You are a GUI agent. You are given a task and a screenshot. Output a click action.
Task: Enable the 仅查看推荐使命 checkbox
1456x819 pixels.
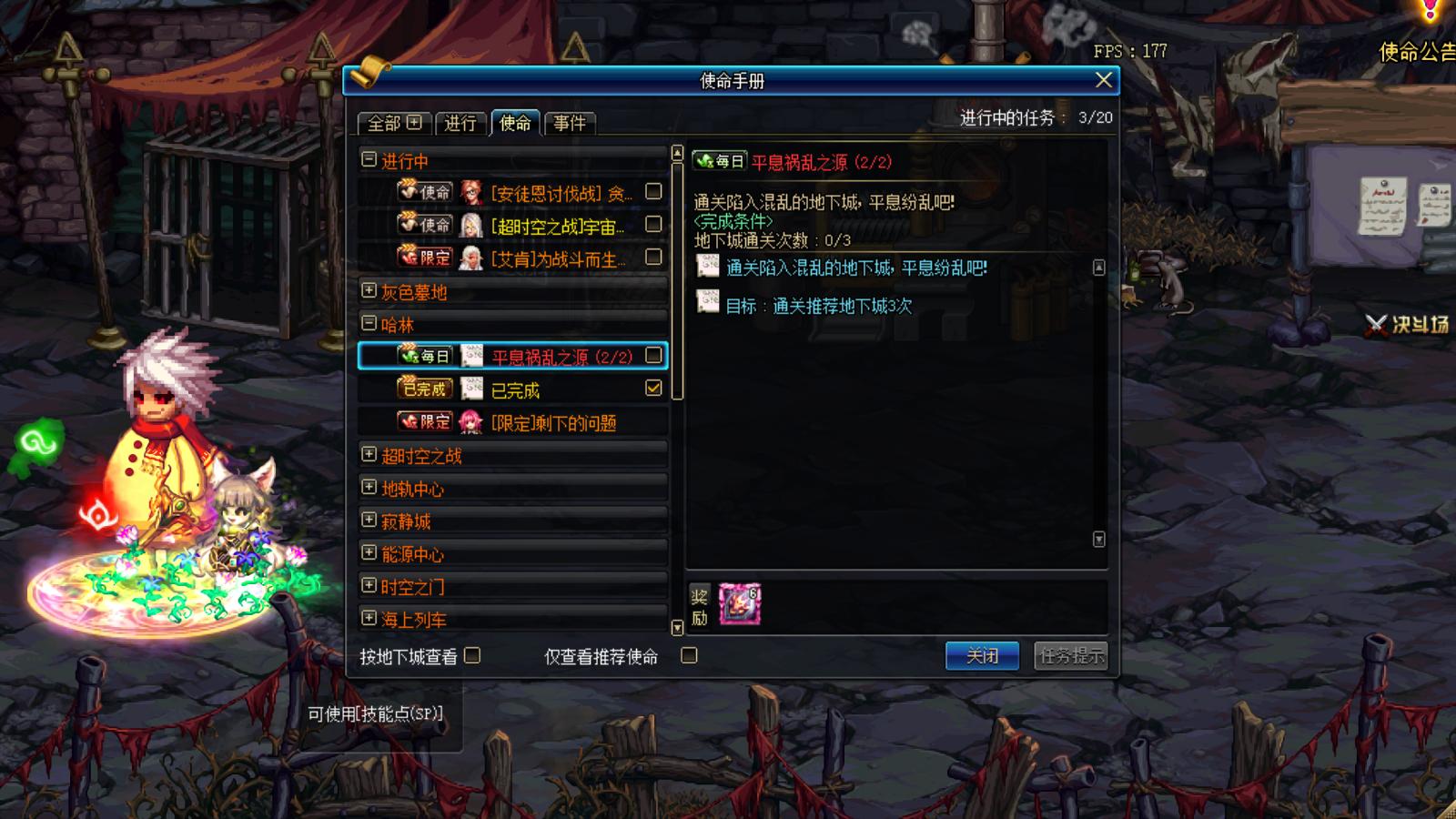(690, 654)
